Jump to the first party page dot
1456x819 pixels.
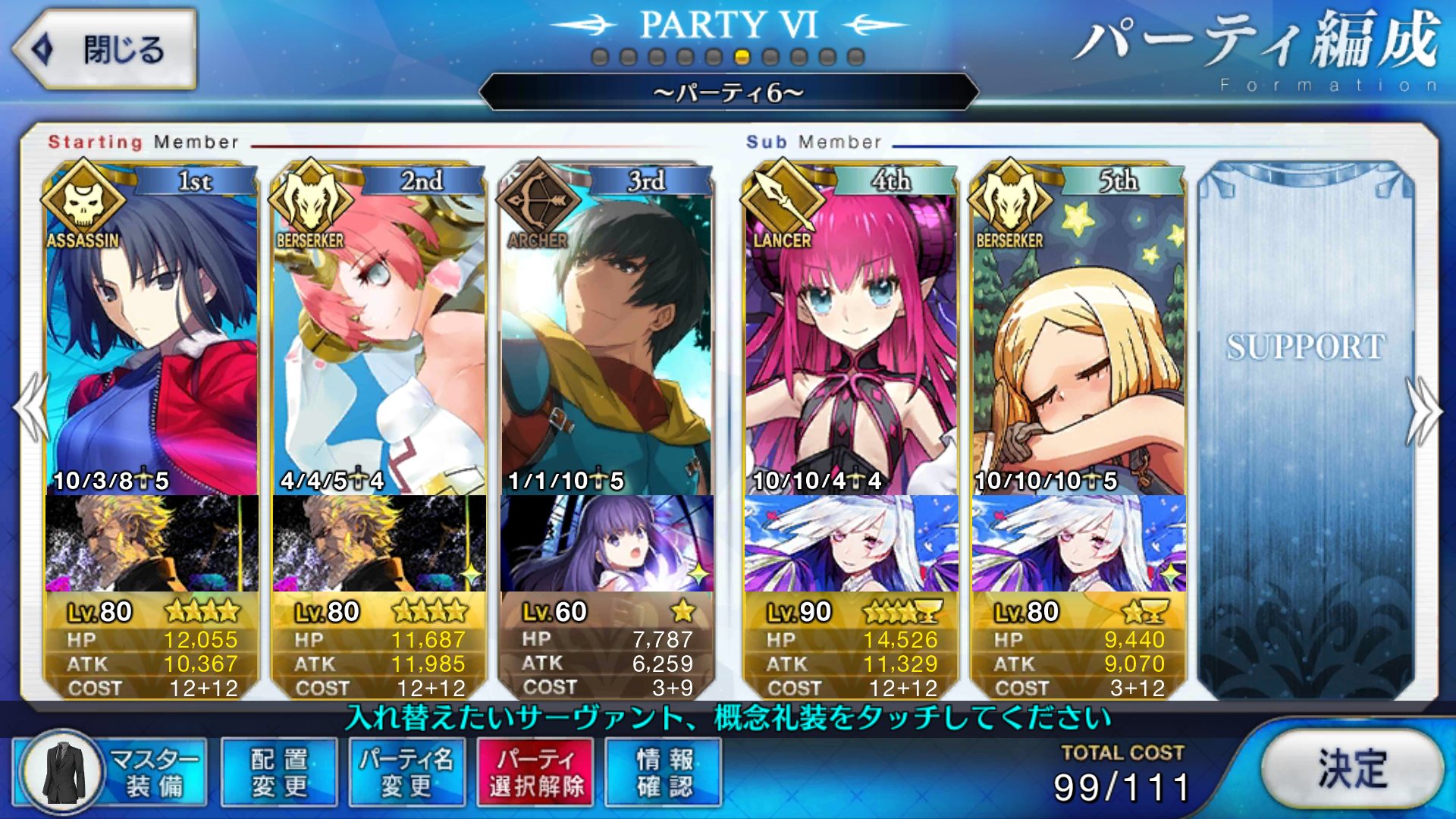click(x=600, y=57)
